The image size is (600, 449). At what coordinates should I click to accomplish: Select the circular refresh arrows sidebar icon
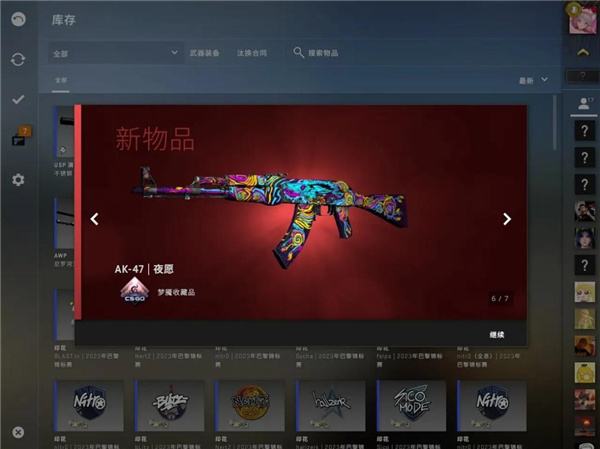tap(18, 59)
